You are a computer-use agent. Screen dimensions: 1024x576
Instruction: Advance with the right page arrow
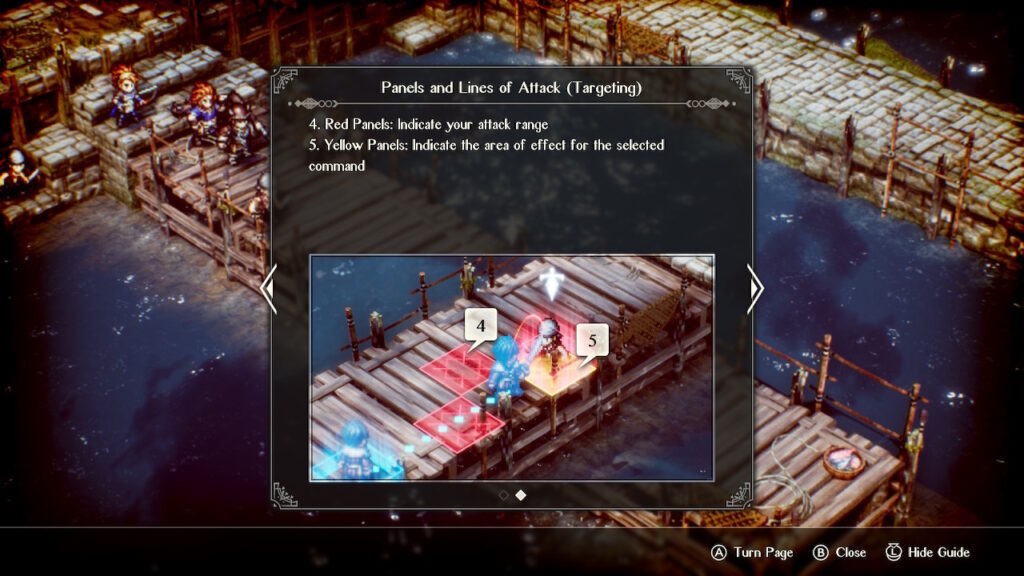click(x=756, y=289)
